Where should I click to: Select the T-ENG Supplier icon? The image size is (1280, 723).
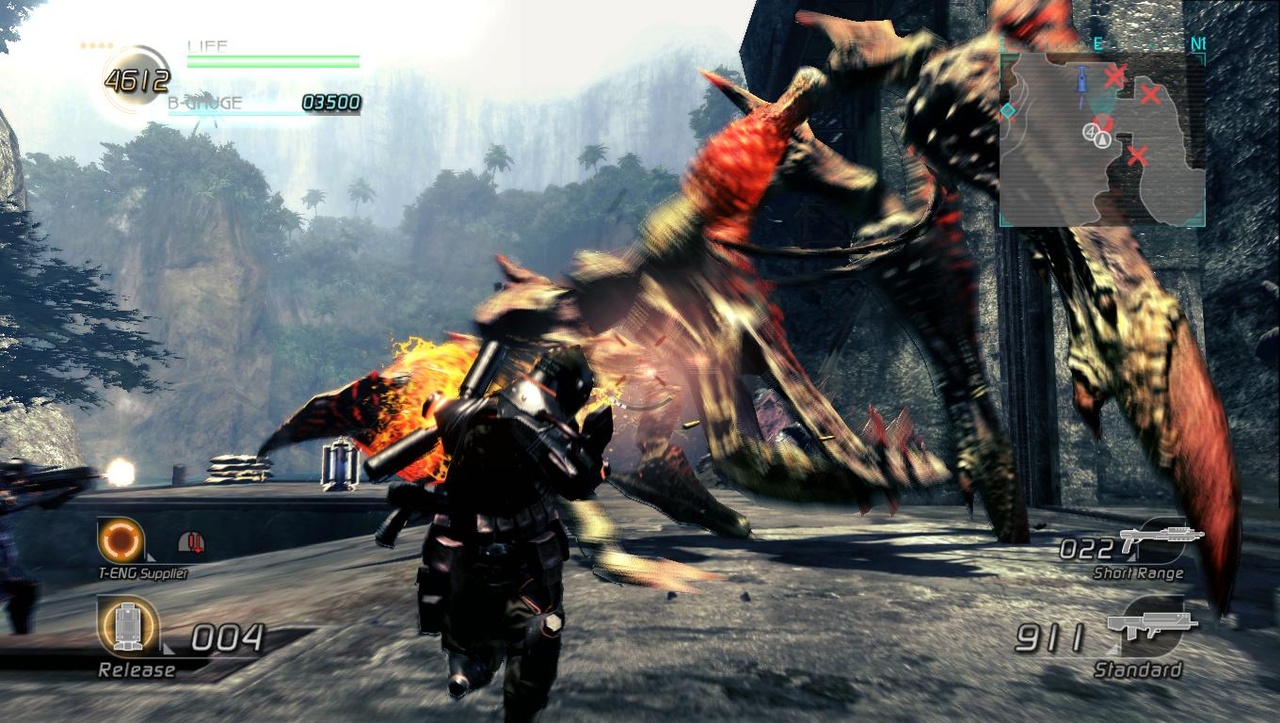pos(120,541)
